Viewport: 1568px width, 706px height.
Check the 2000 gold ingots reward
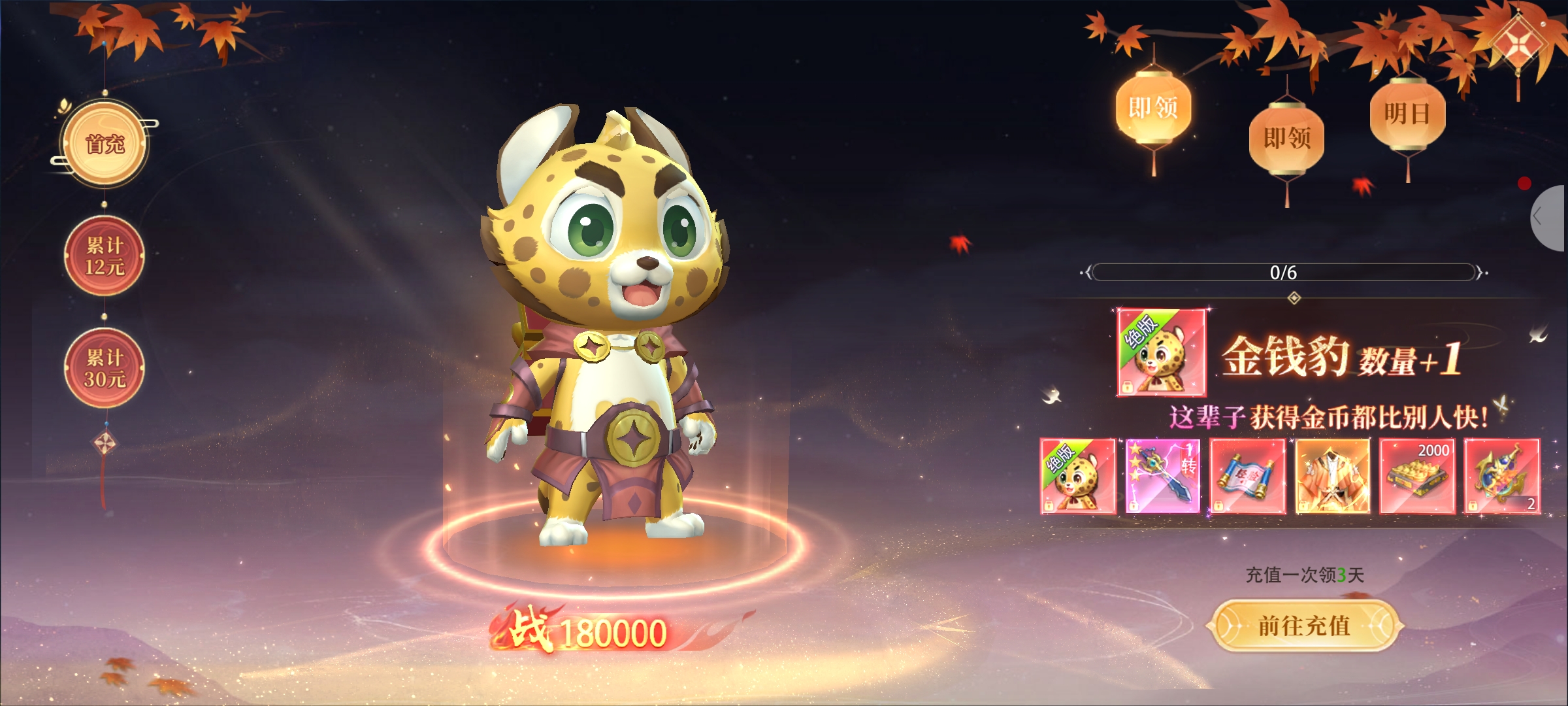(1417, 476)
